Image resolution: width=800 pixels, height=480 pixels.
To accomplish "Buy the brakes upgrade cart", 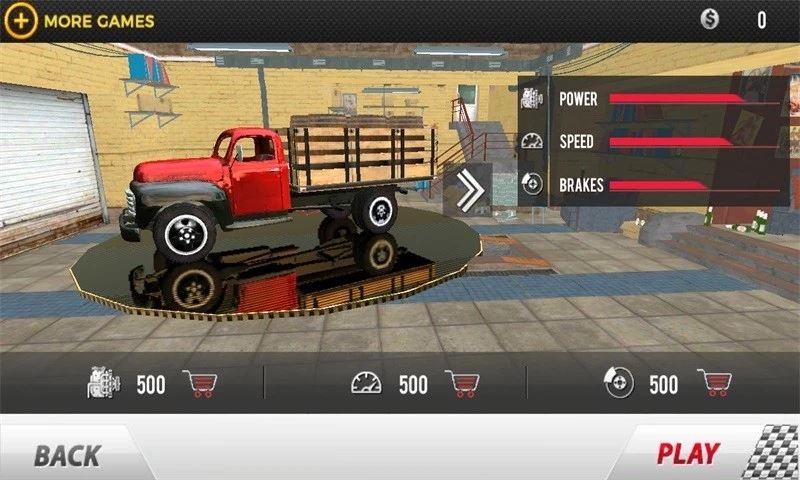I will tap(715, 384).
